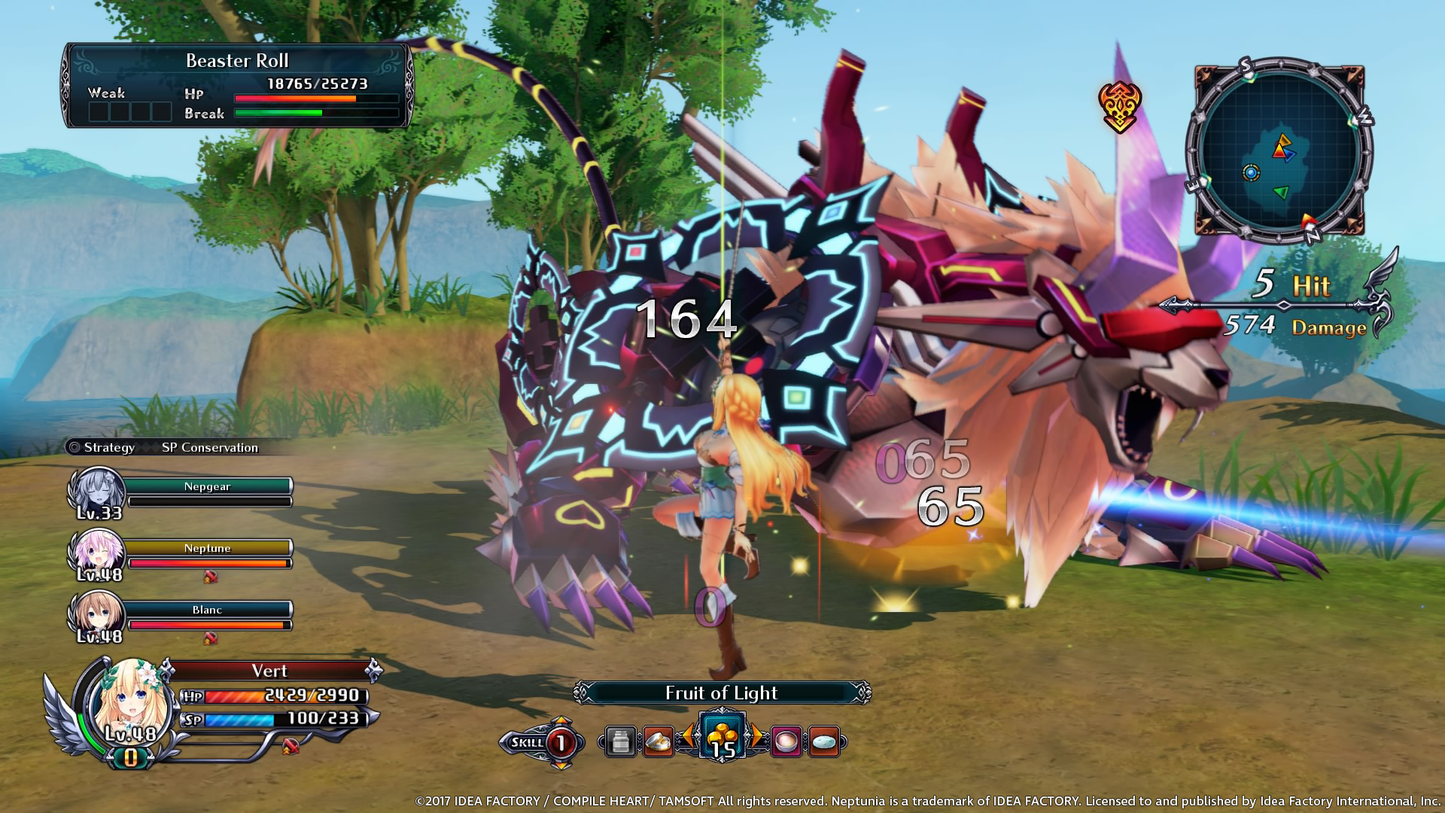Open the Strategy menu
Screen dimensions: 1445x813
(107, 448)
